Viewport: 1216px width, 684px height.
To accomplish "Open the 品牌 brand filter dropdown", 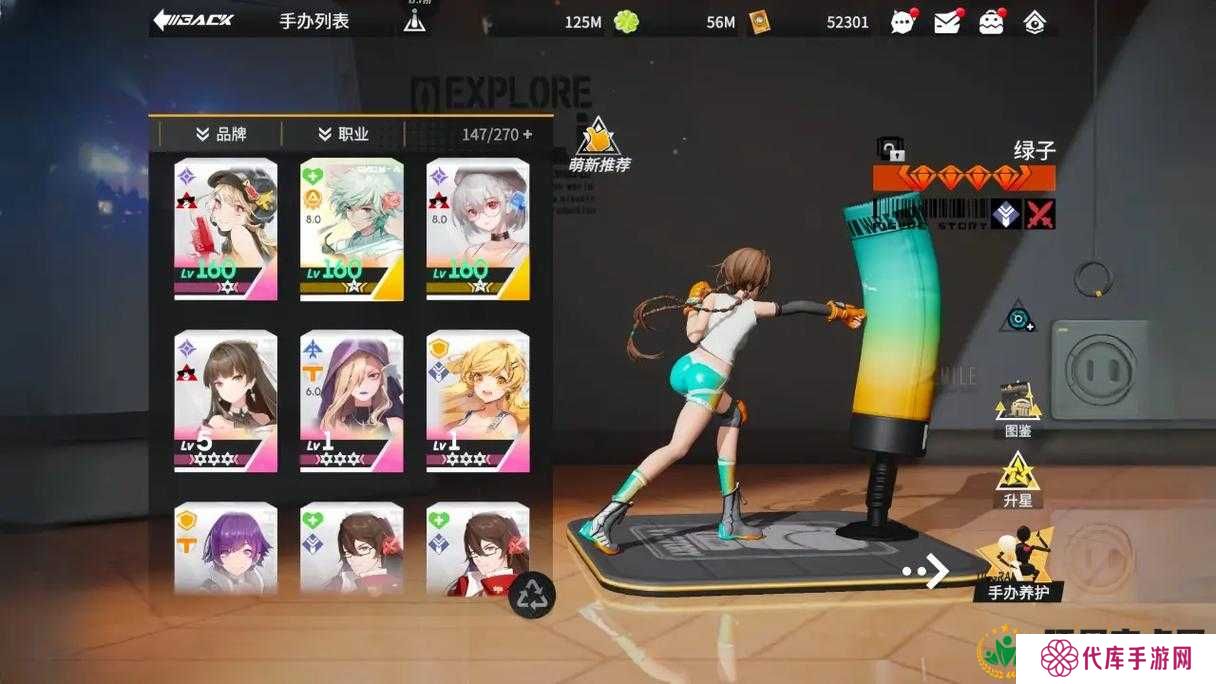I will tap(221, 134).
